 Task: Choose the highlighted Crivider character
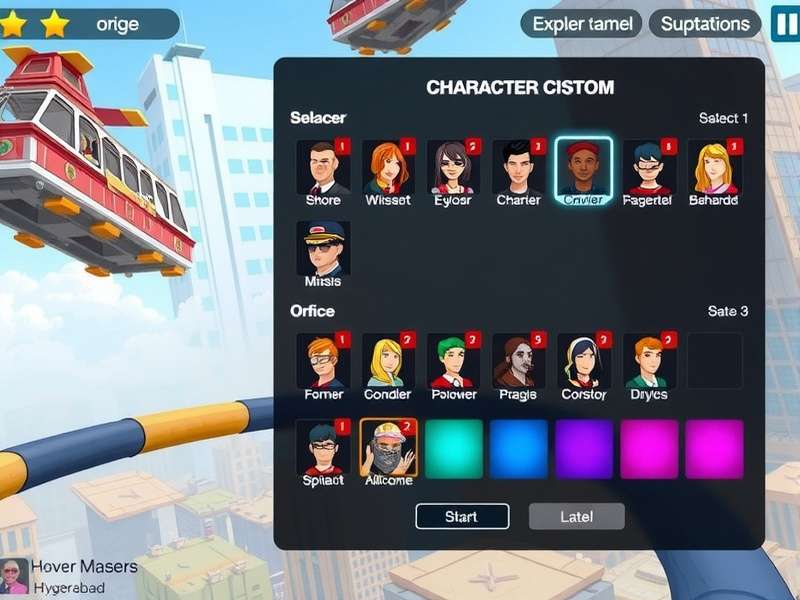click(584, 167)
